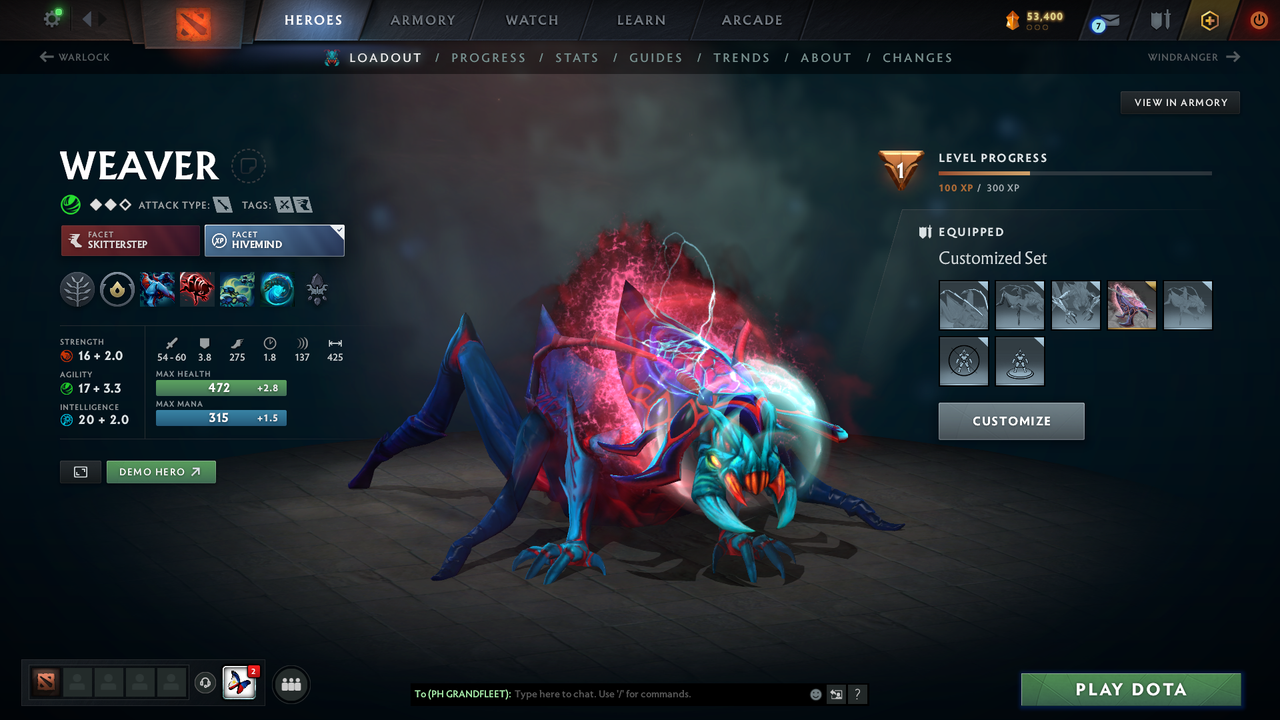Open the Arcade menu

click(x=751, y=20)
